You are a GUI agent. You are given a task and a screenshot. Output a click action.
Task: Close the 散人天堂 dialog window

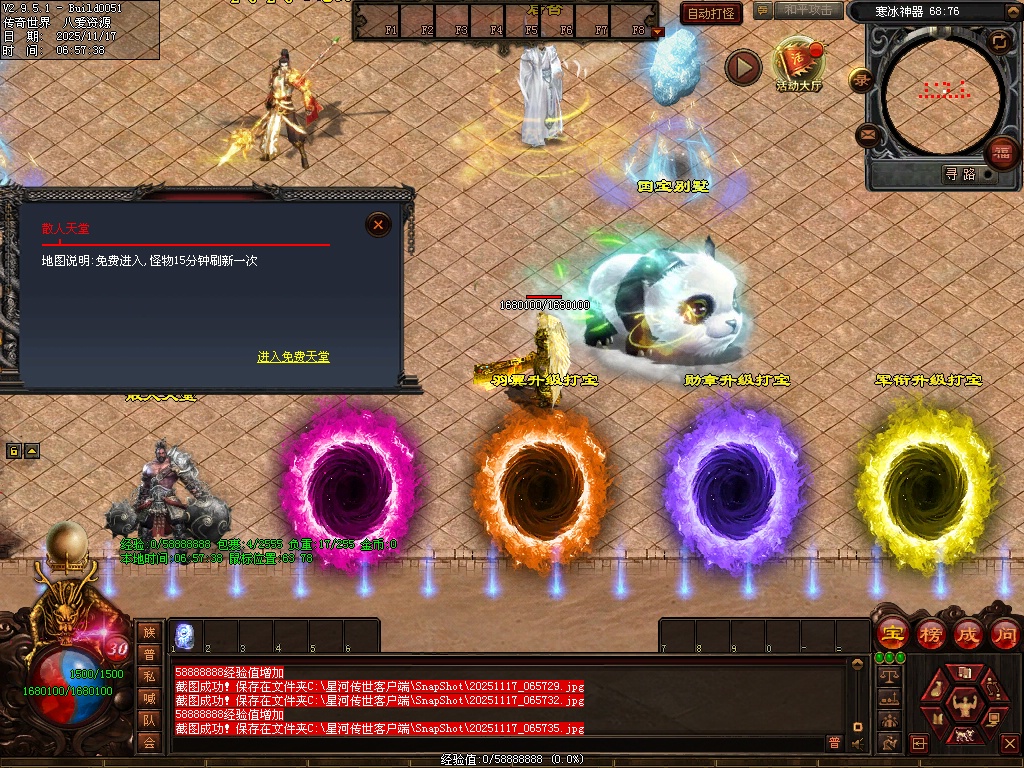click(x=378, y=225)
